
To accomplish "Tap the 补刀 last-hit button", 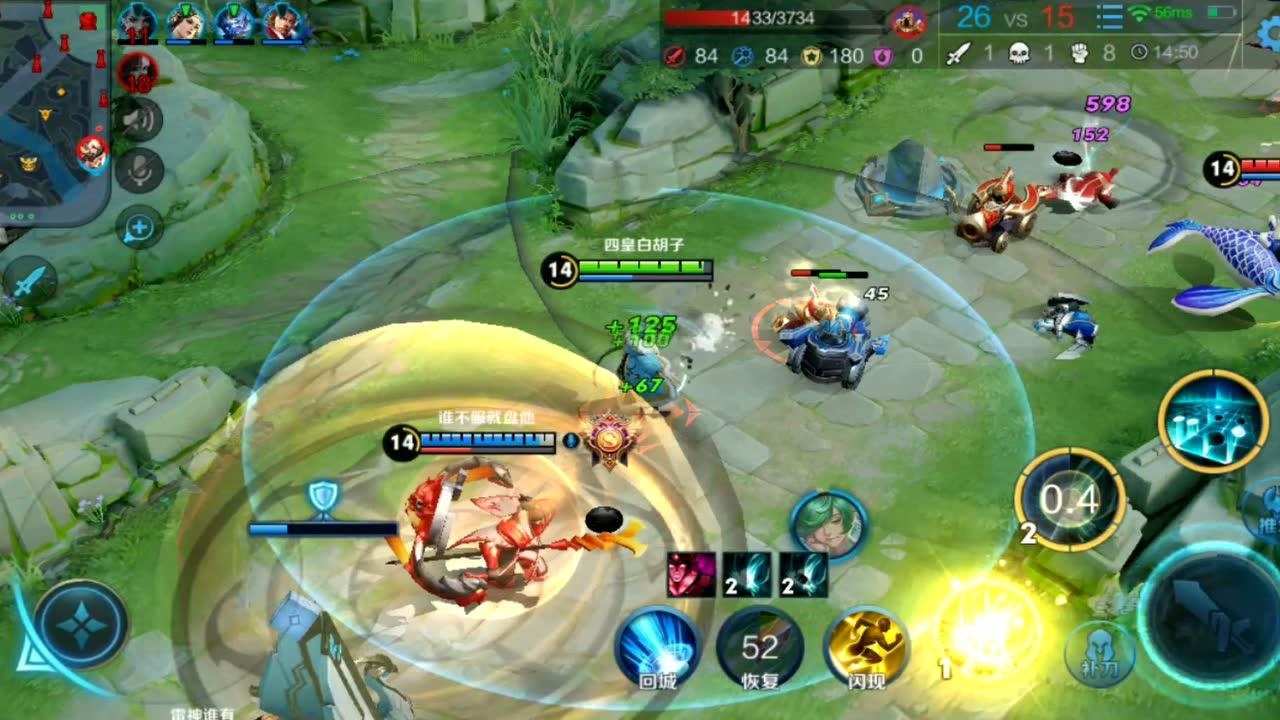I will click(1100, 655).
